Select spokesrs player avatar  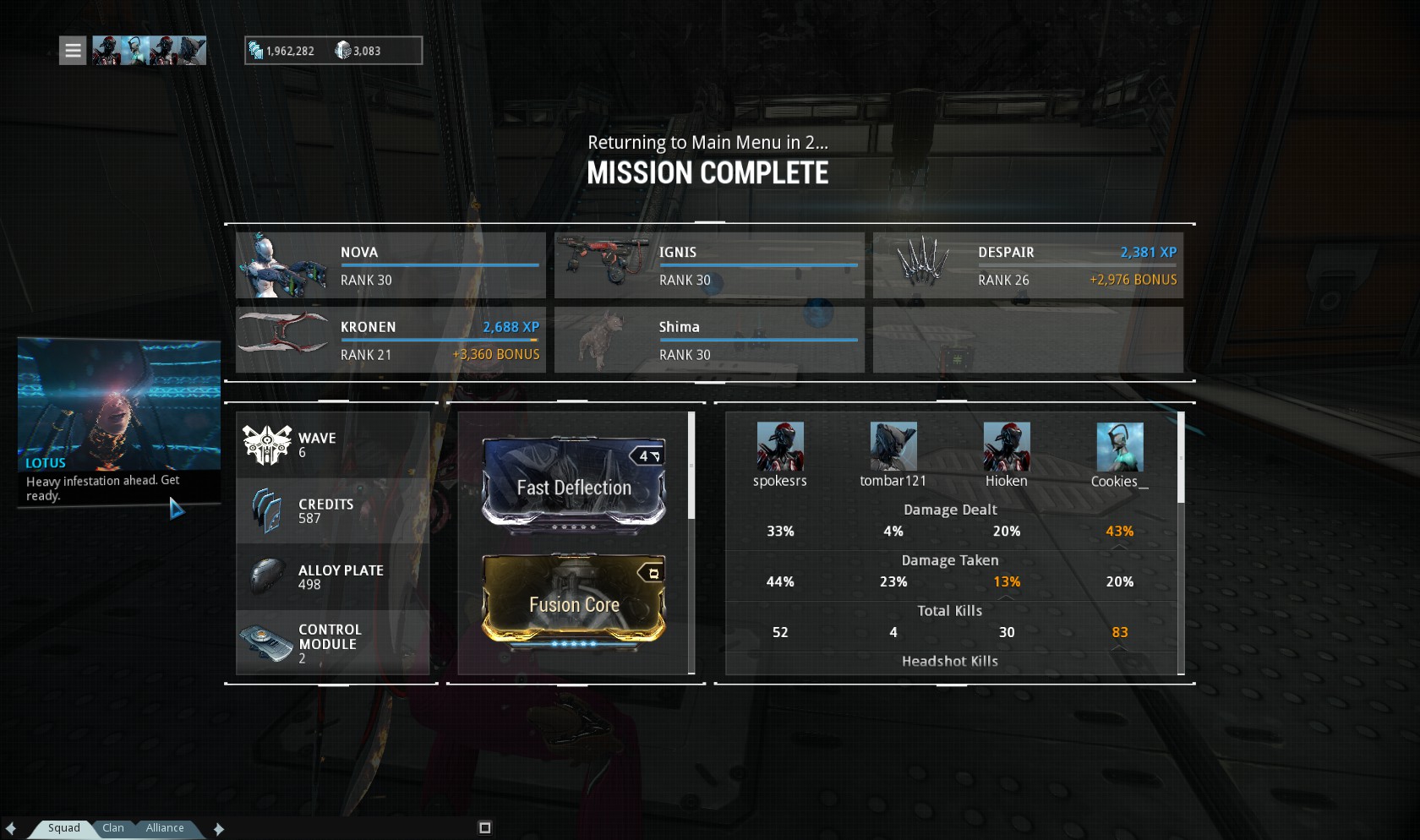point(780,446)
